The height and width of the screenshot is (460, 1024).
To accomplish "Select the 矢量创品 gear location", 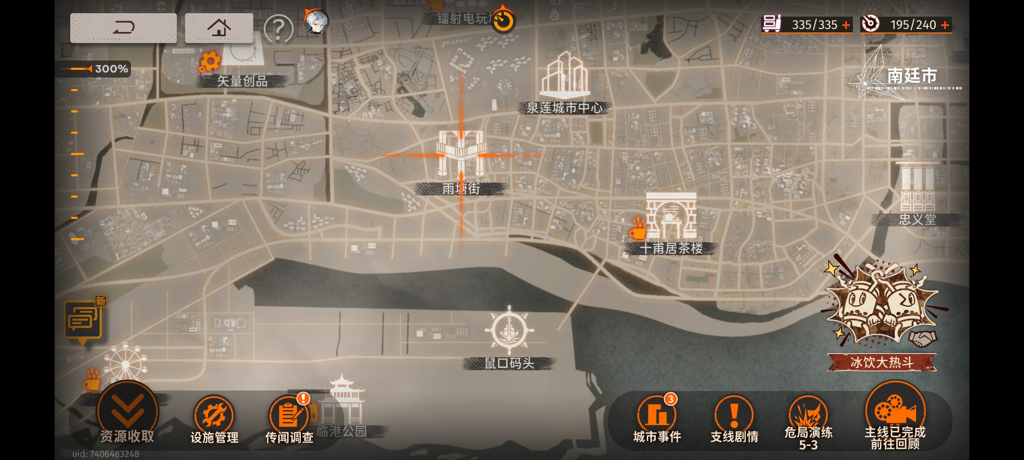I will click(209, 62).
